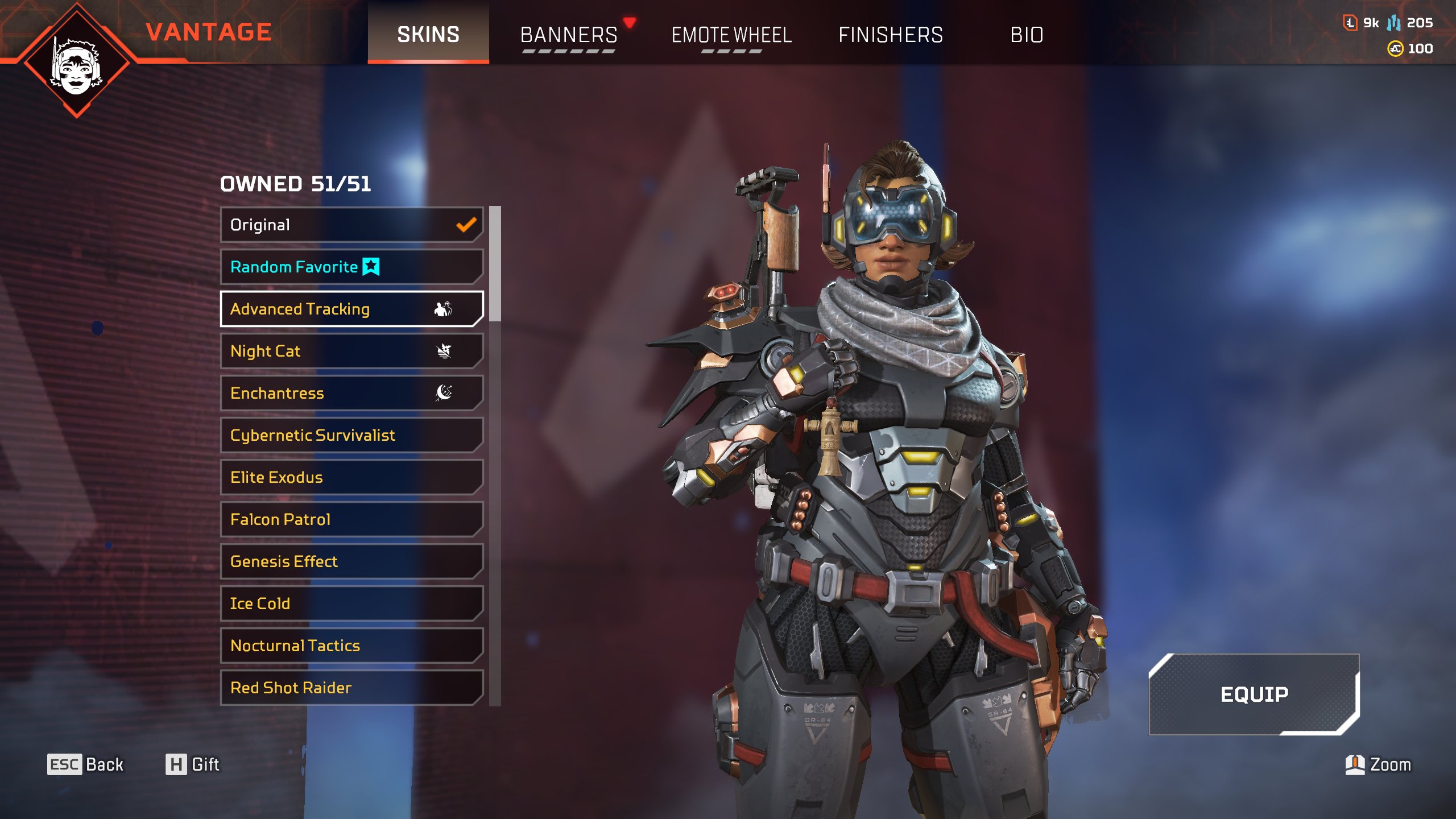
Task: Open the Emote Wheel tab
Action: tap(731, 35)
